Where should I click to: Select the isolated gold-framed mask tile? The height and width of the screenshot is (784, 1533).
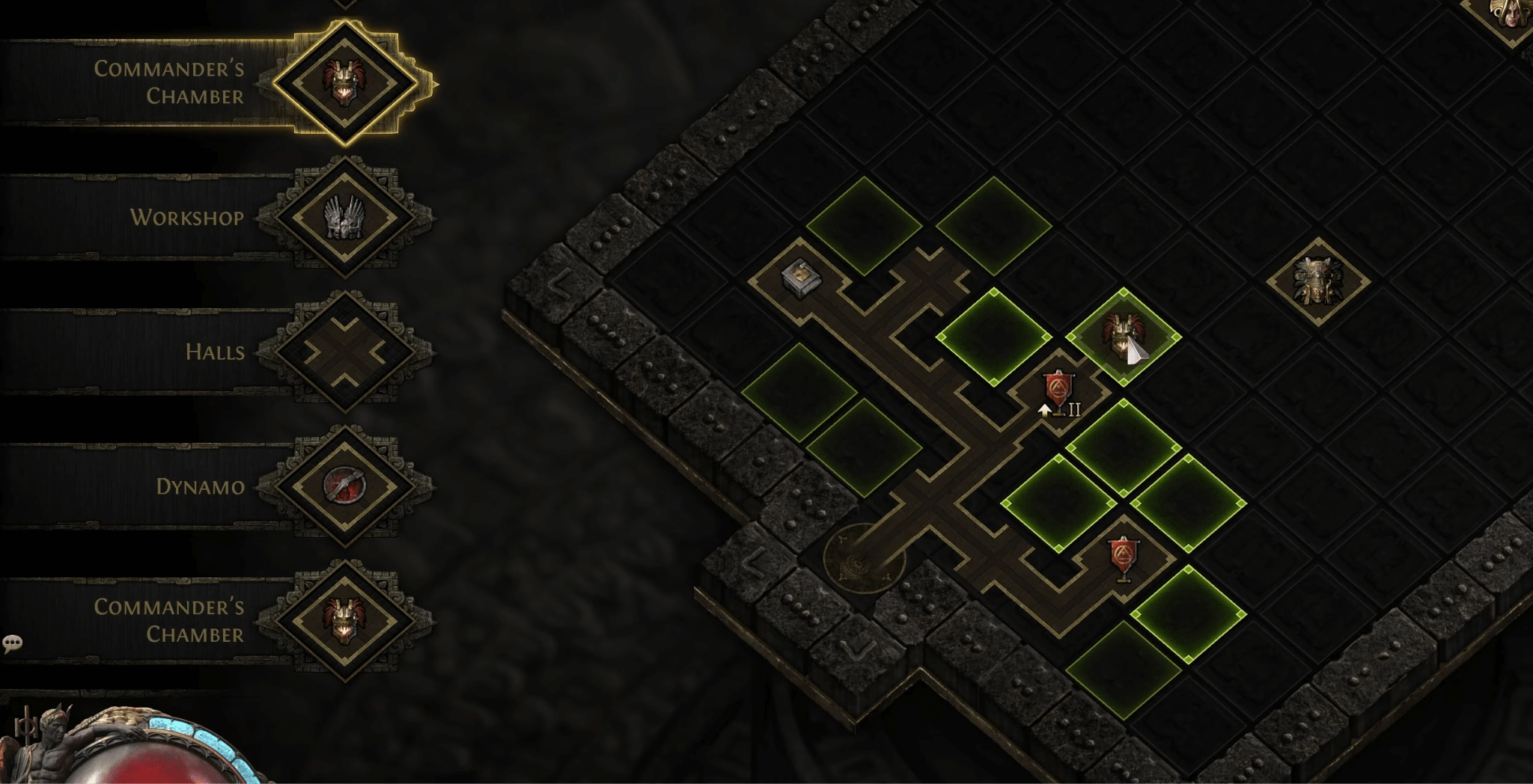pyautogui.click(x=1317, y=281)
